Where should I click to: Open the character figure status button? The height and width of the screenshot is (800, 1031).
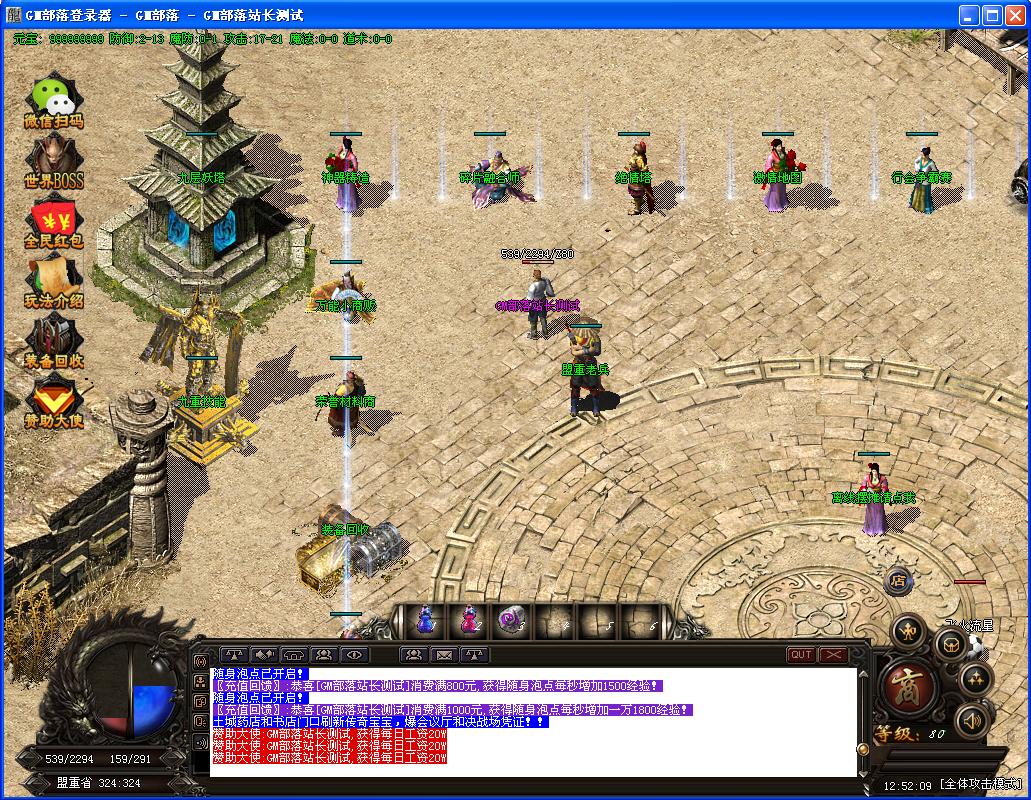[x=909, y=630]
